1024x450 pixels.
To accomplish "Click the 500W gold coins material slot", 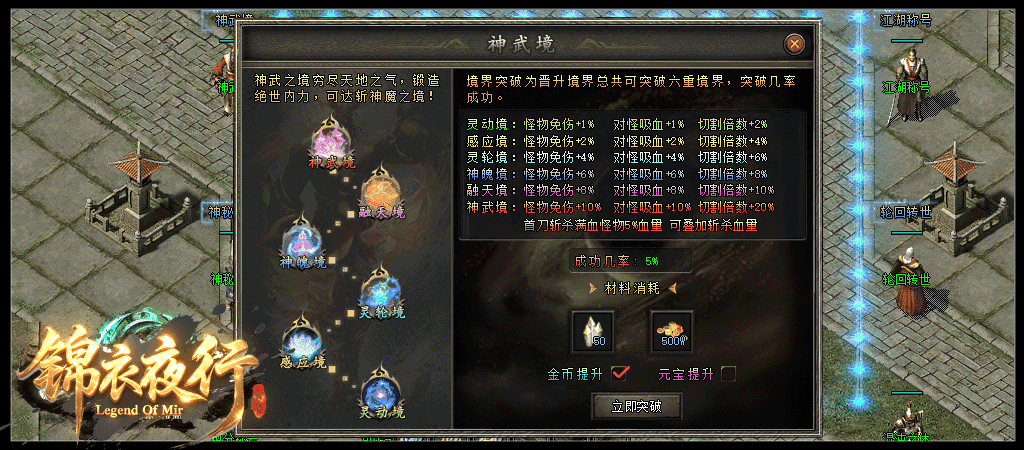I will coord(671,331).
